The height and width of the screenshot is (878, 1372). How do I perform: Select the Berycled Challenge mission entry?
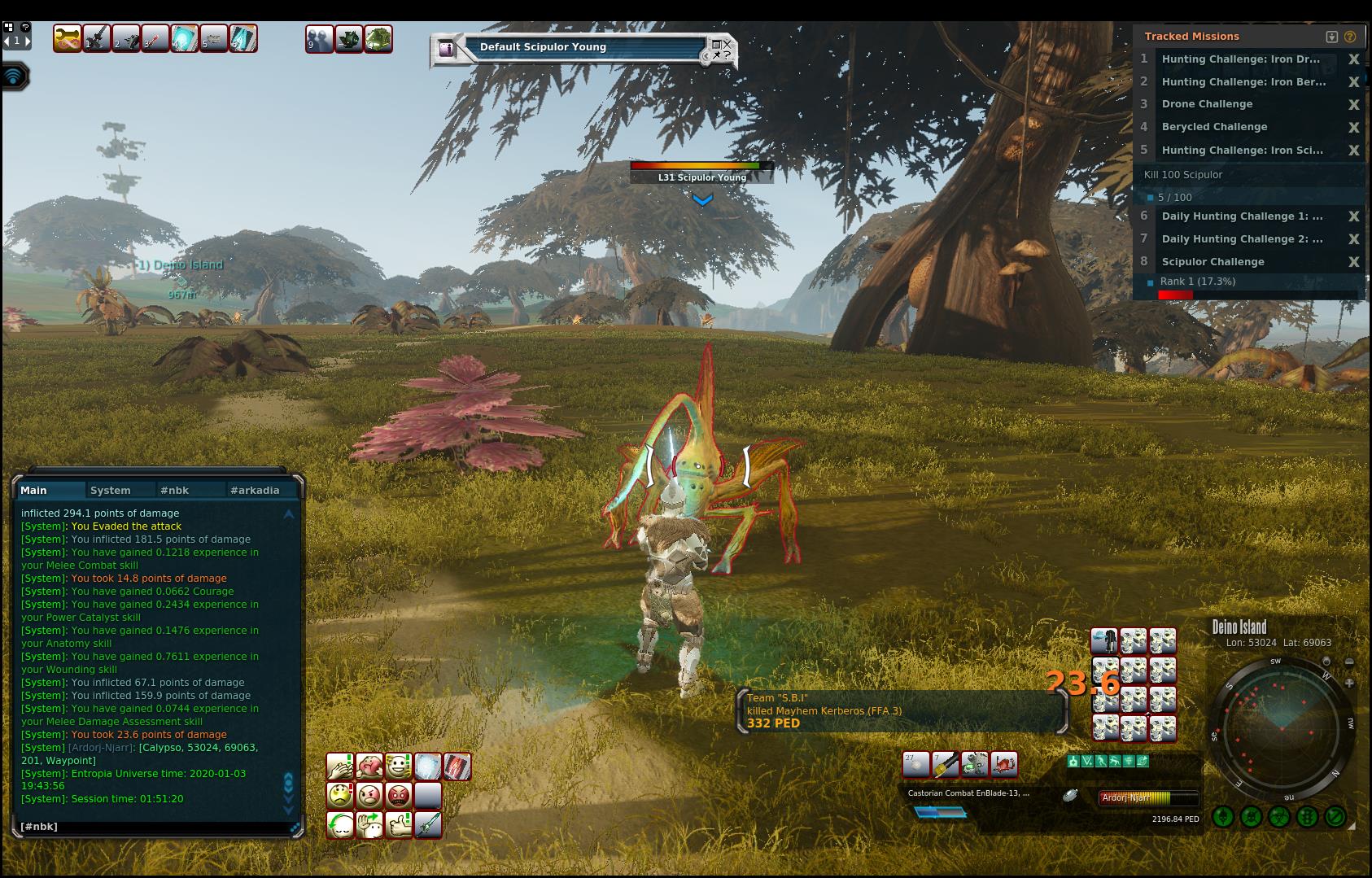pos(1214,127)
